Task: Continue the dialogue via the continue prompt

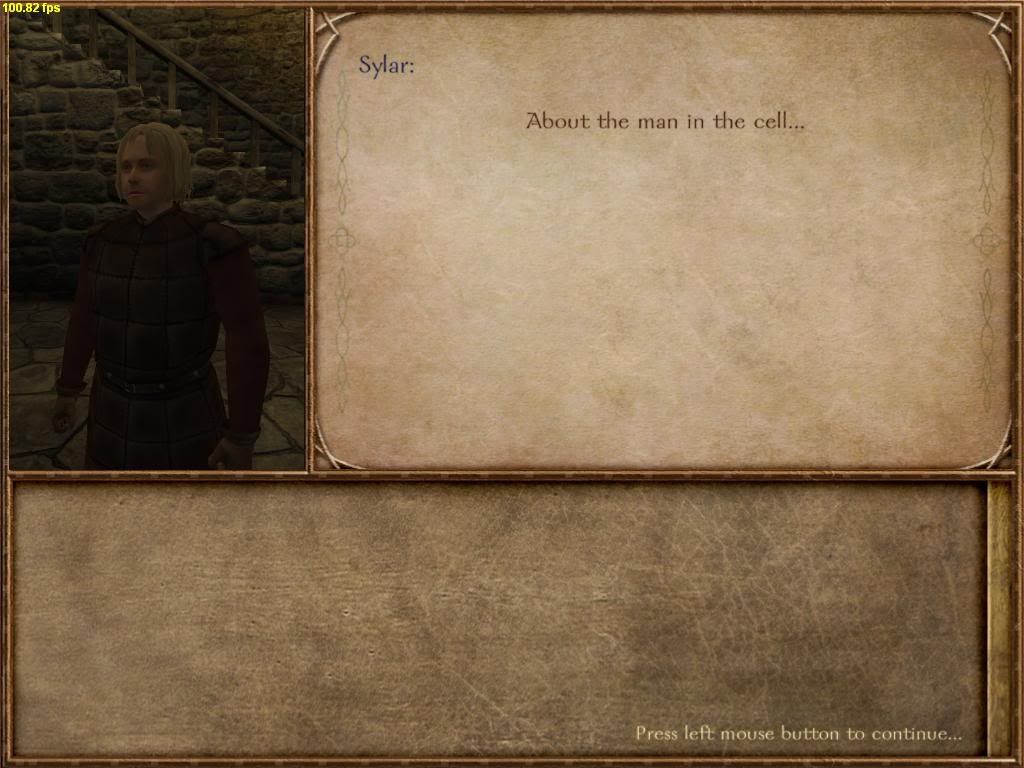Action: coord(798,733)
